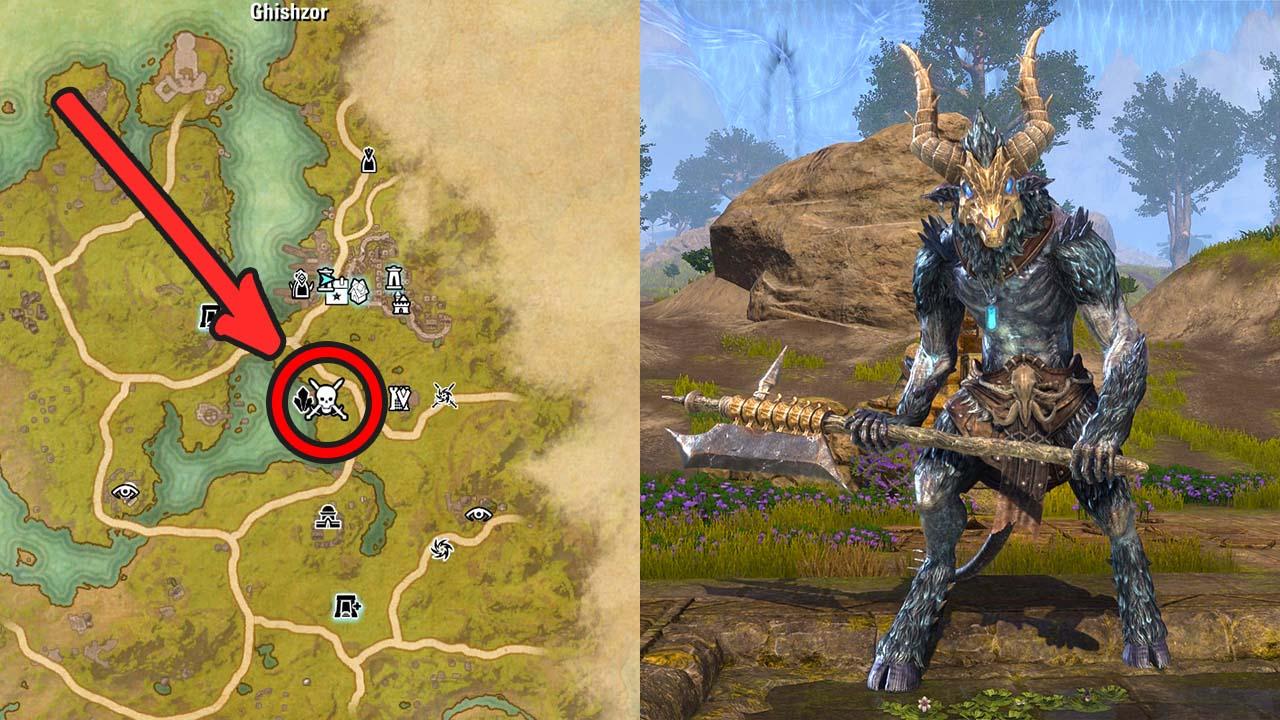Select the crossed daggers arena icon right of circle
Viewport: 1280px width, 720px height.
[443, 396]
